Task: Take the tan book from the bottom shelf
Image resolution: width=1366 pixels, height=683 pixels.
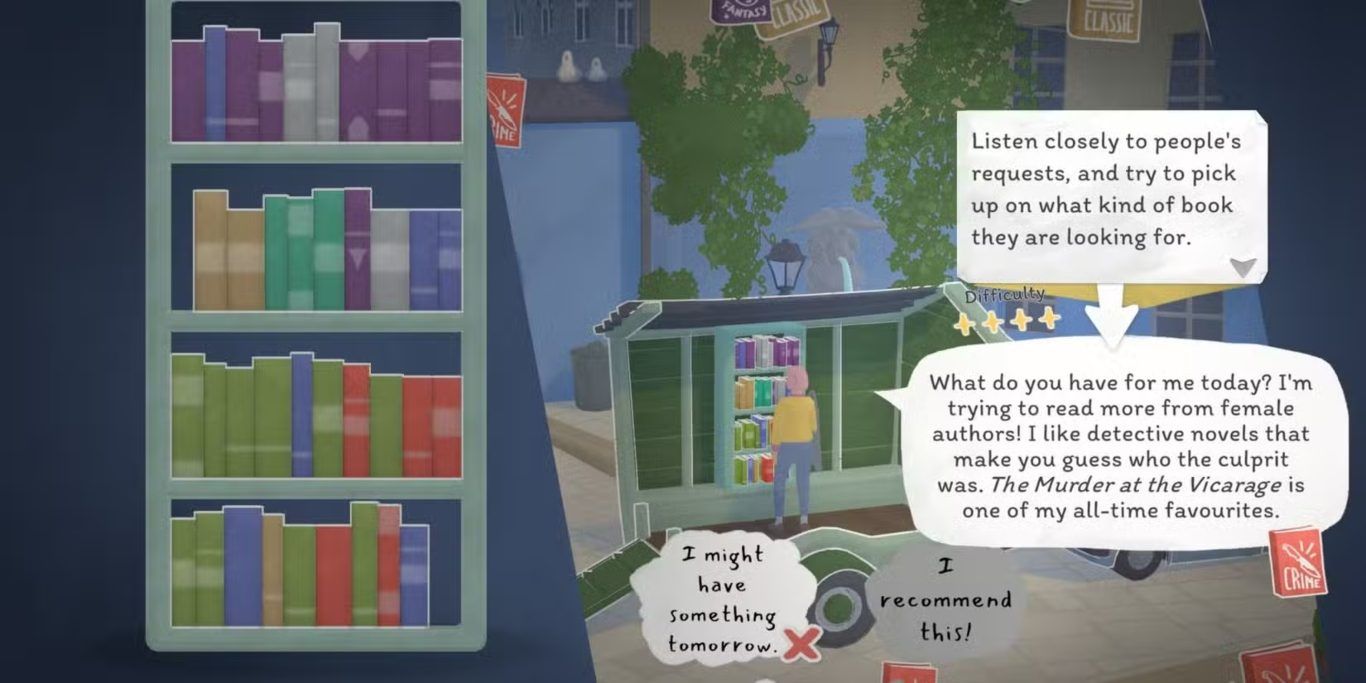Action: [x=272, y=569]
